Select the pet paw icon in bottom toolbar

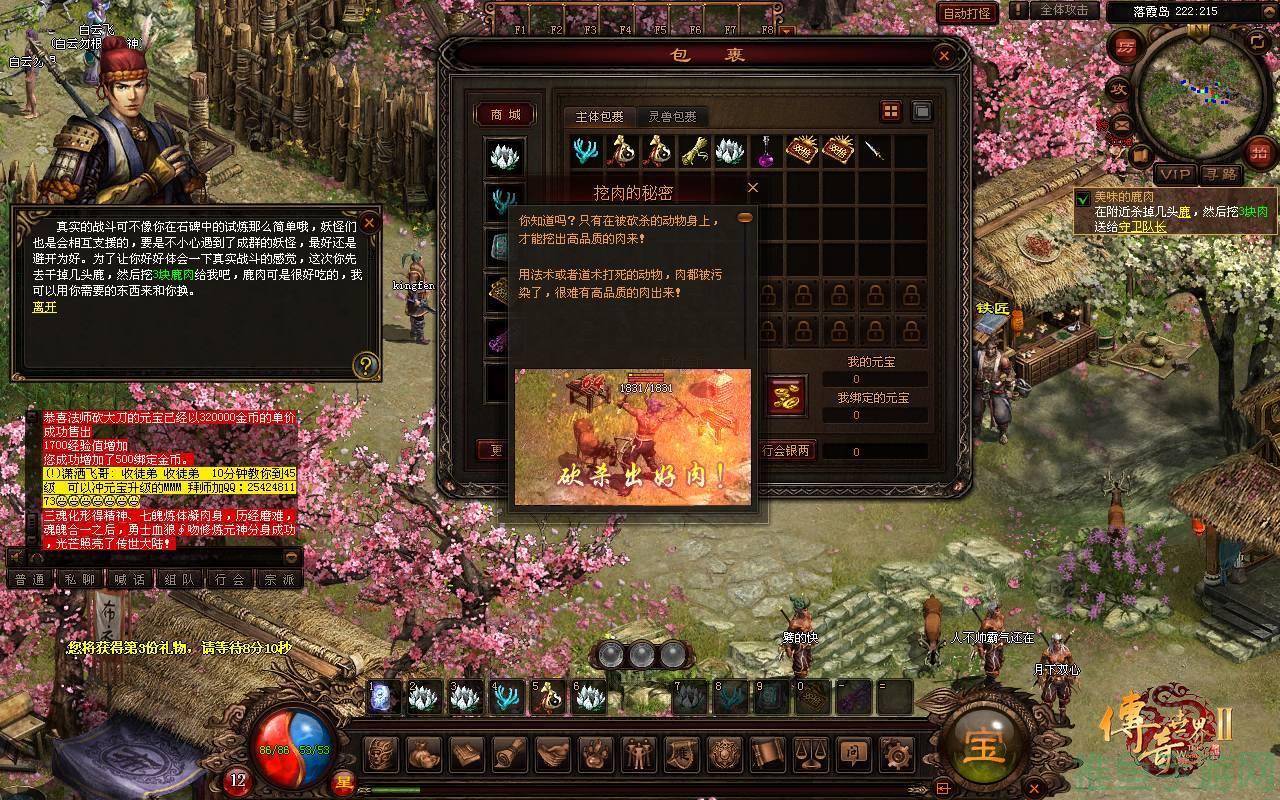click(x=594, y=757)
